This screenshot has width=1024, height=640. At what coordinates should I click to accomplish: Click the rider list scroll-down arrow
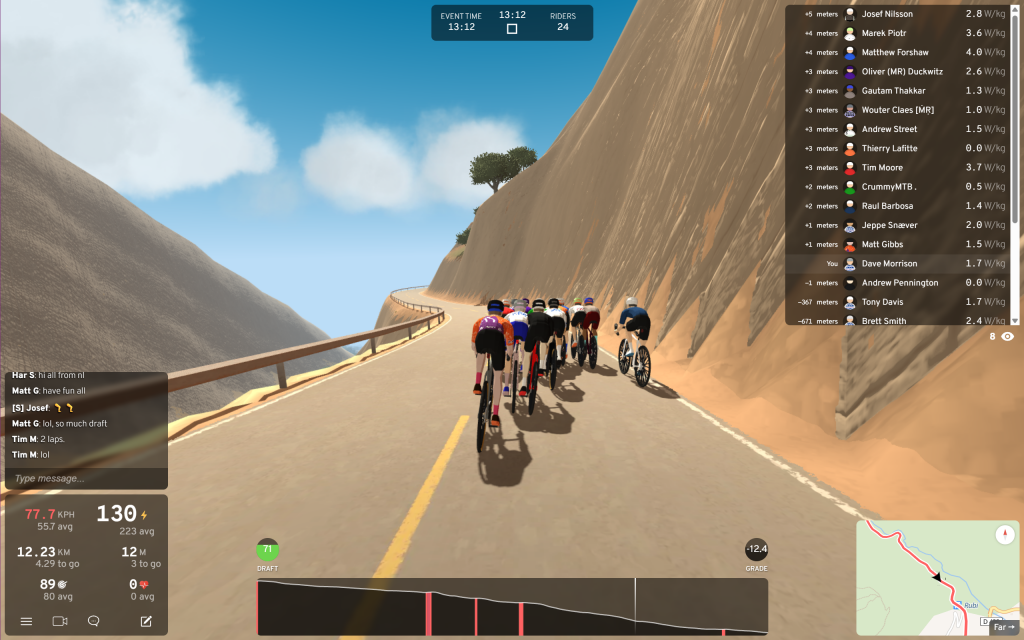pyautogui.click(x=1016, y=320)
